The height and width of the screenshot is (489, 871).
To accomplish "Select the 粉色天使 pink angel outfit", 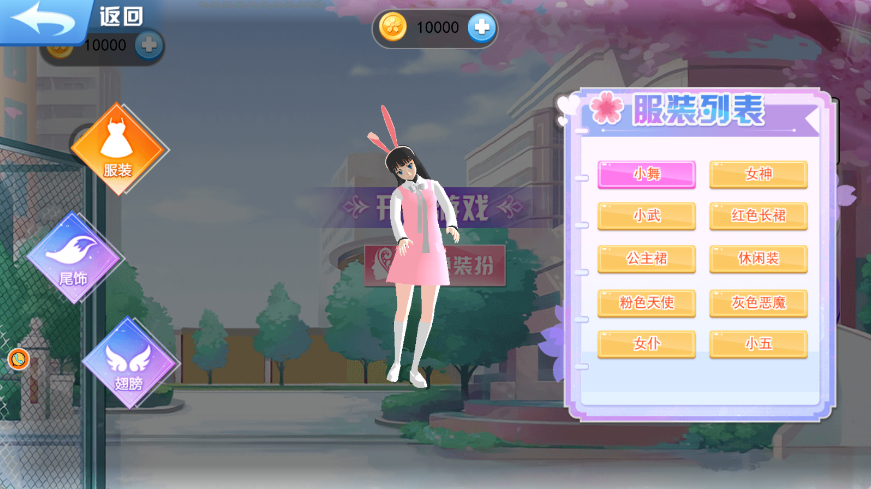I will pos(646,302).
